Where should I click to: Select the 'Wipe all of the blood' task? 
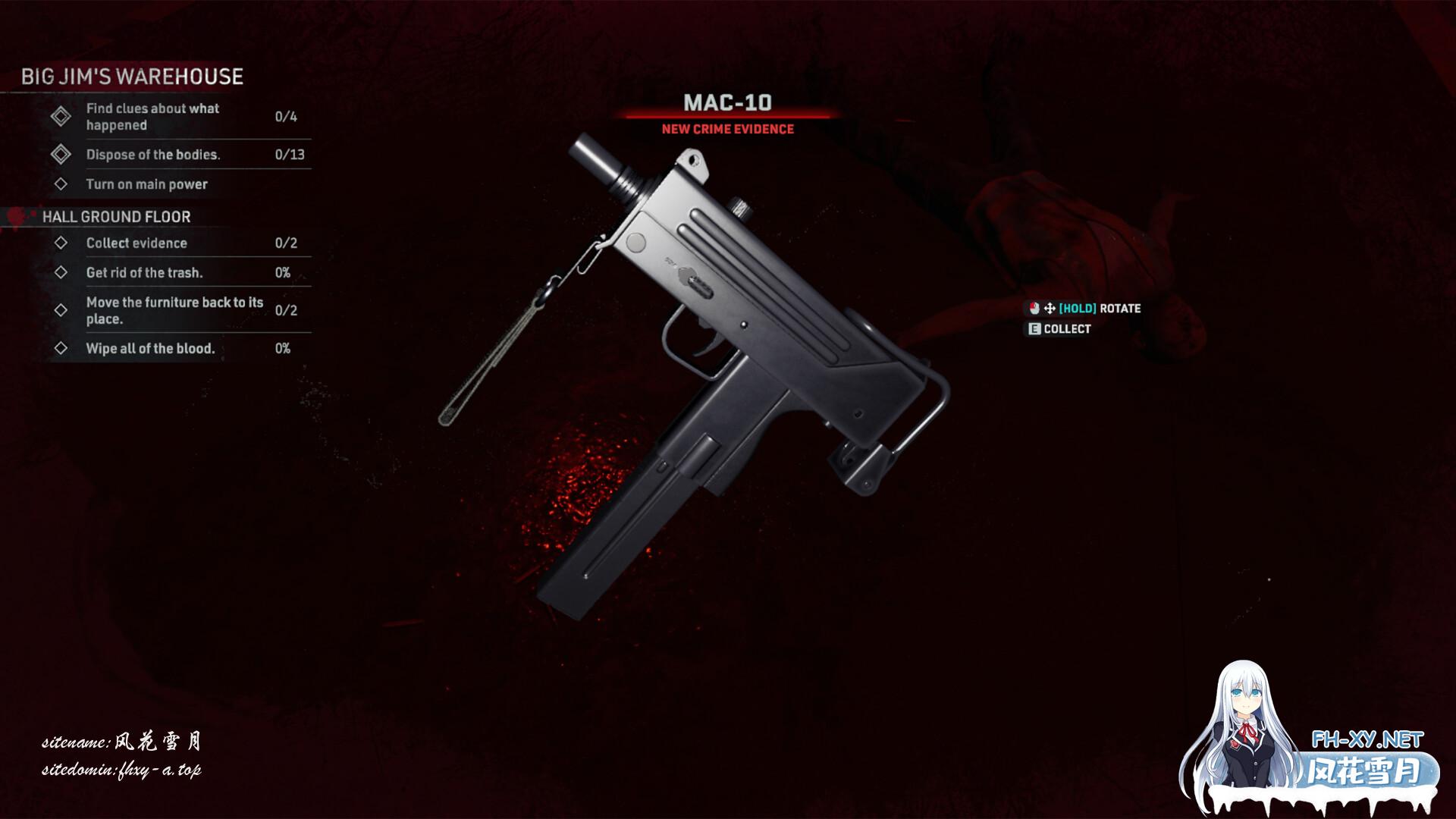pos(150,349)
